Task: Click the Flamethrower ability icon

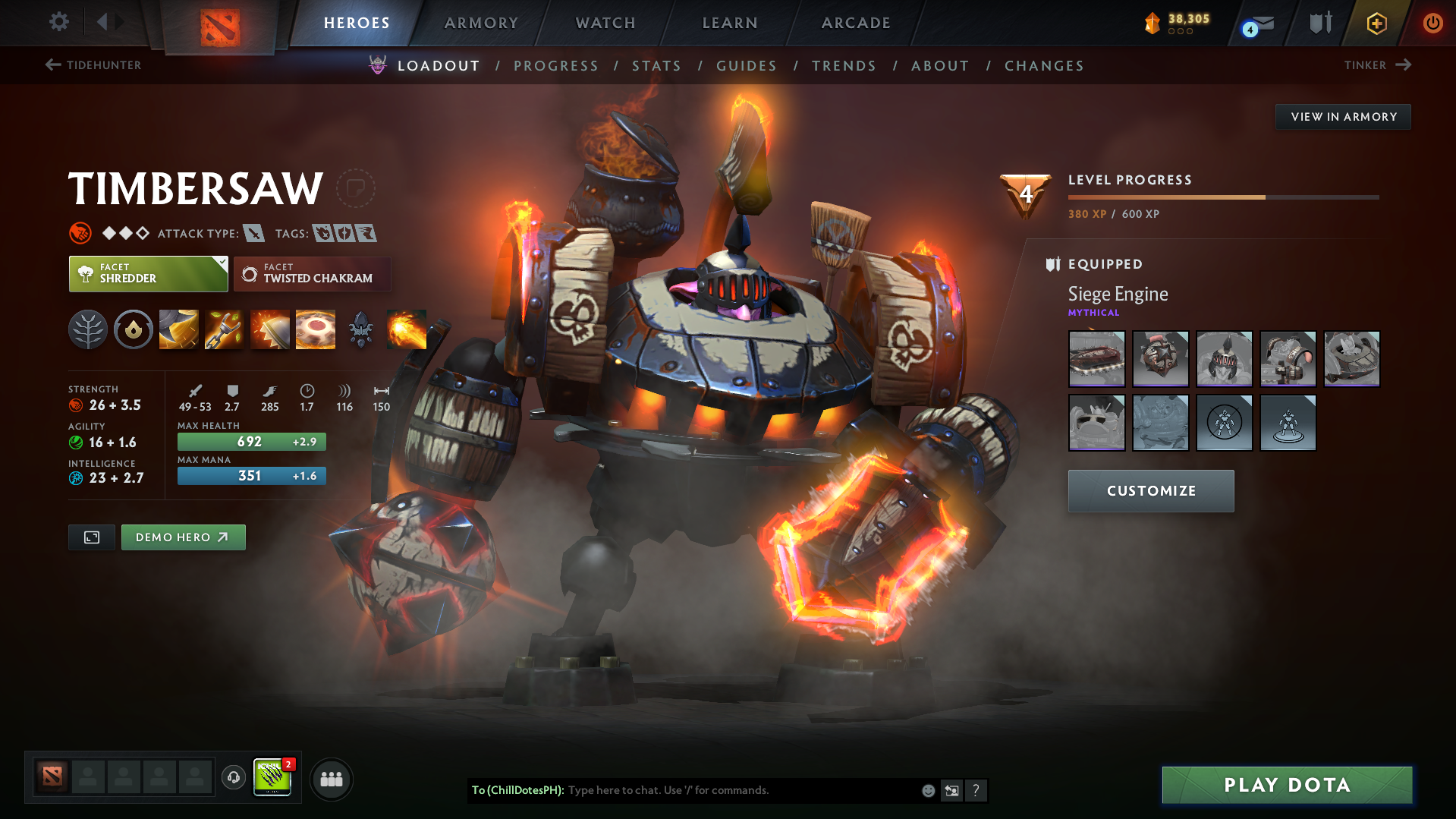Action: (x=406, y=329)
